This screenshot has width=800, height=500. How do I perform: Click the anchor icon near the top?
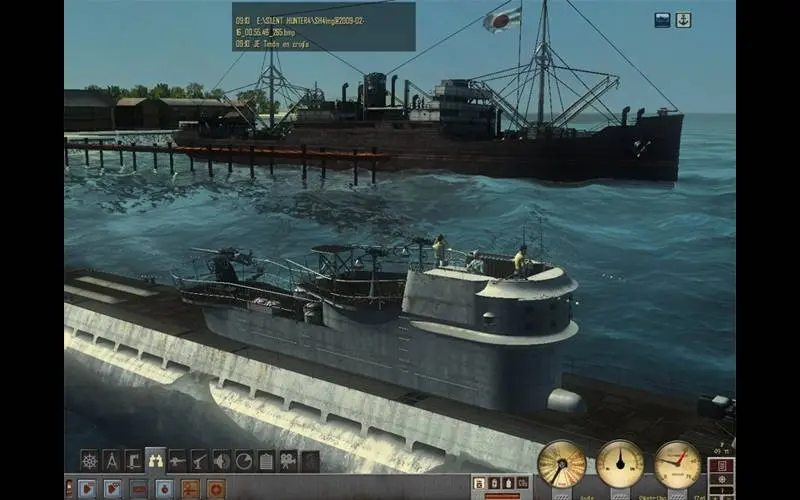683,20
